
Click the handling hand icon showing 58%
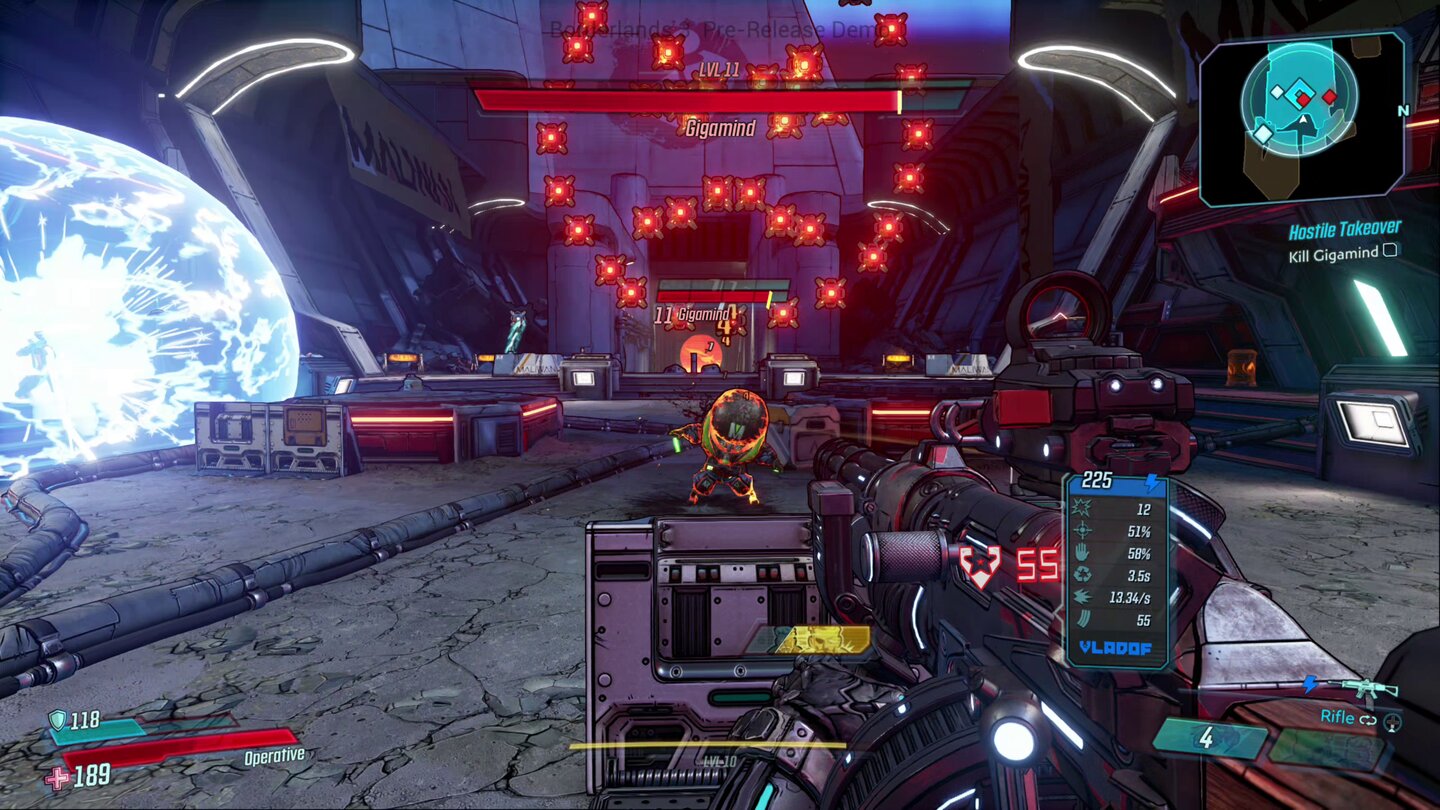point(1082,553)
